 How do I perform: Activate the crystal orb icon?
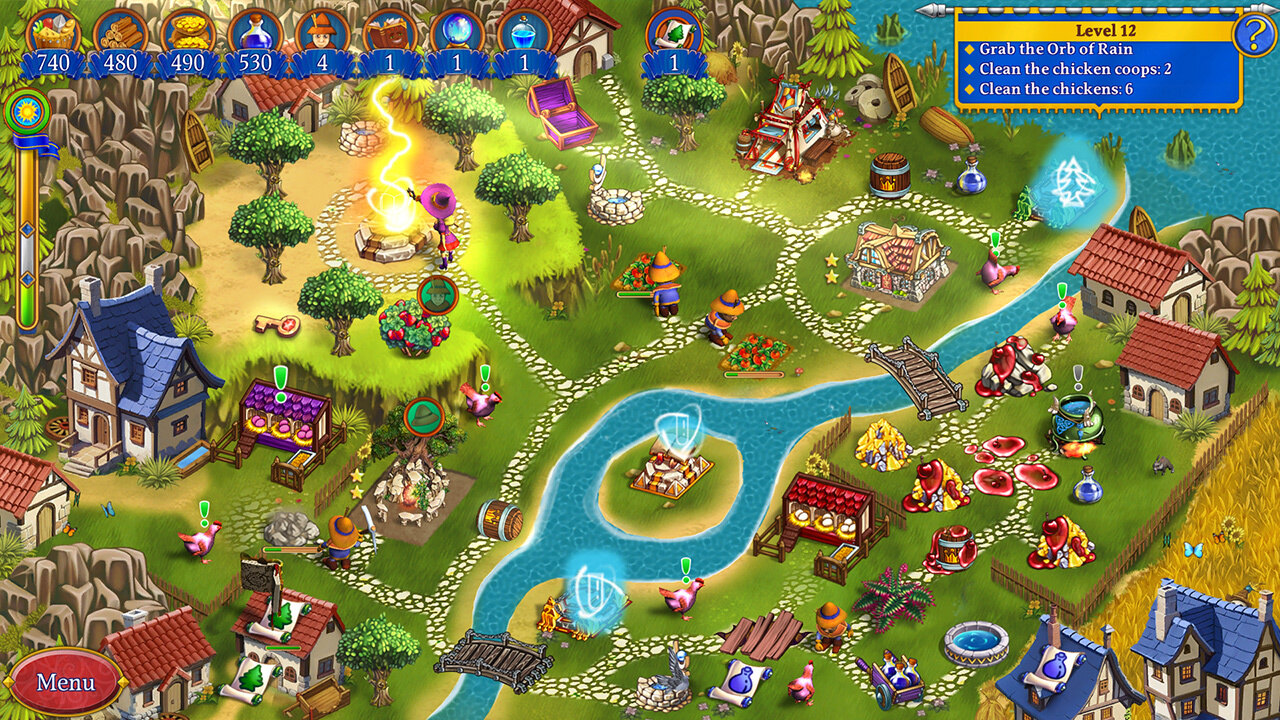click(x=455, y=31)
